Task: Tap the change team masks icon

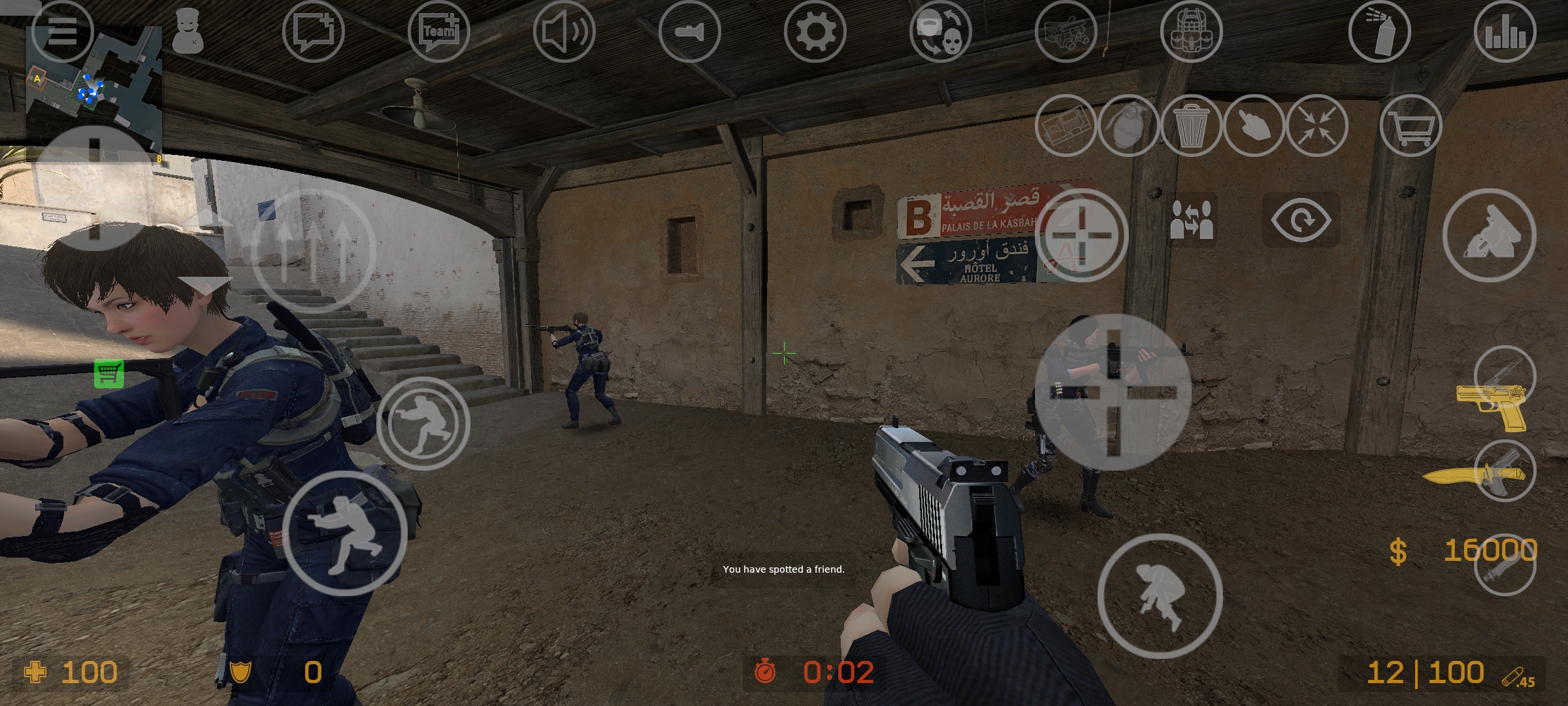Action: click(940, 31)
